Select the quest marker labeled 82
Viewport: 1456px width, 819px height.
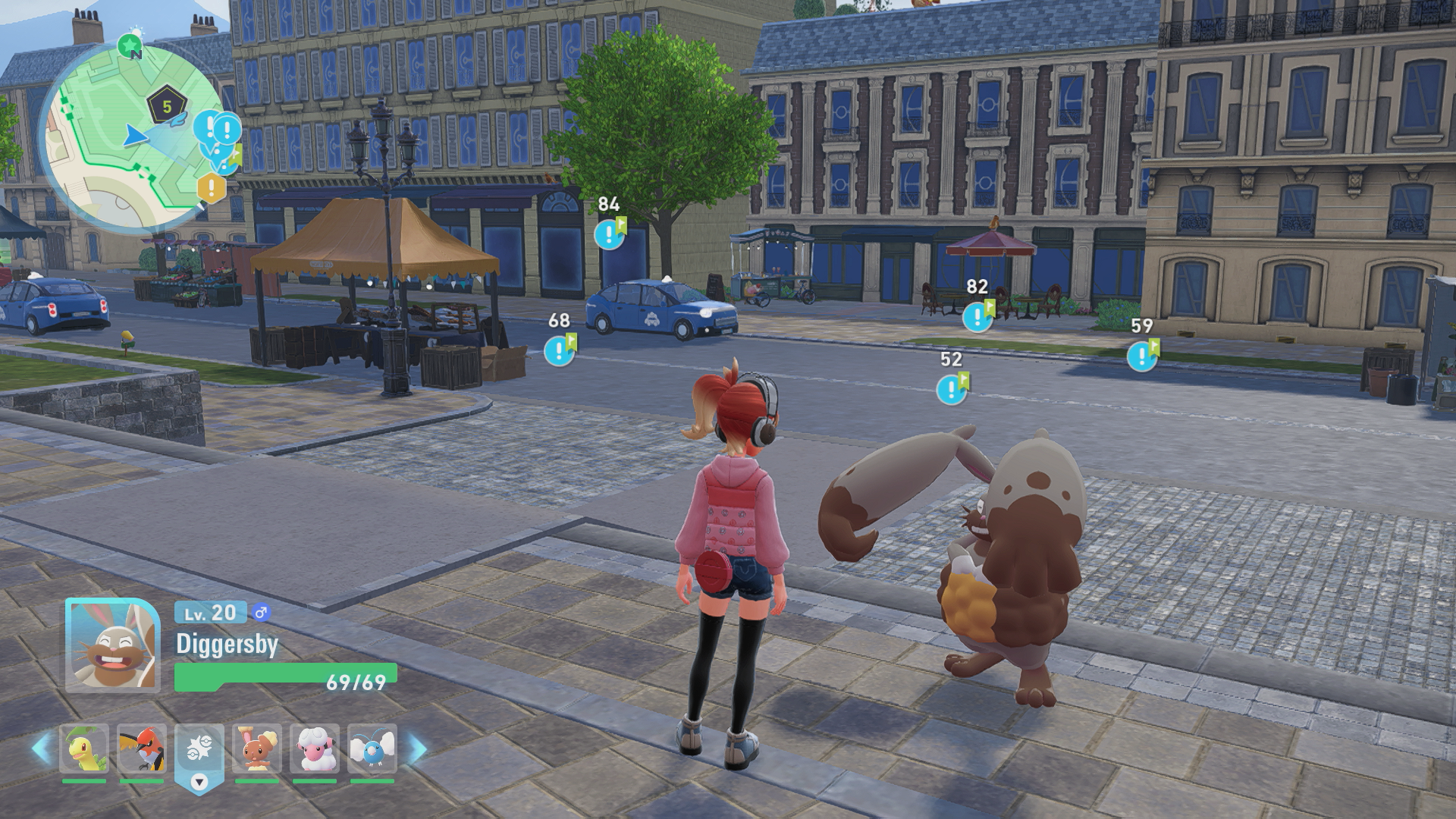coord(977,316)
